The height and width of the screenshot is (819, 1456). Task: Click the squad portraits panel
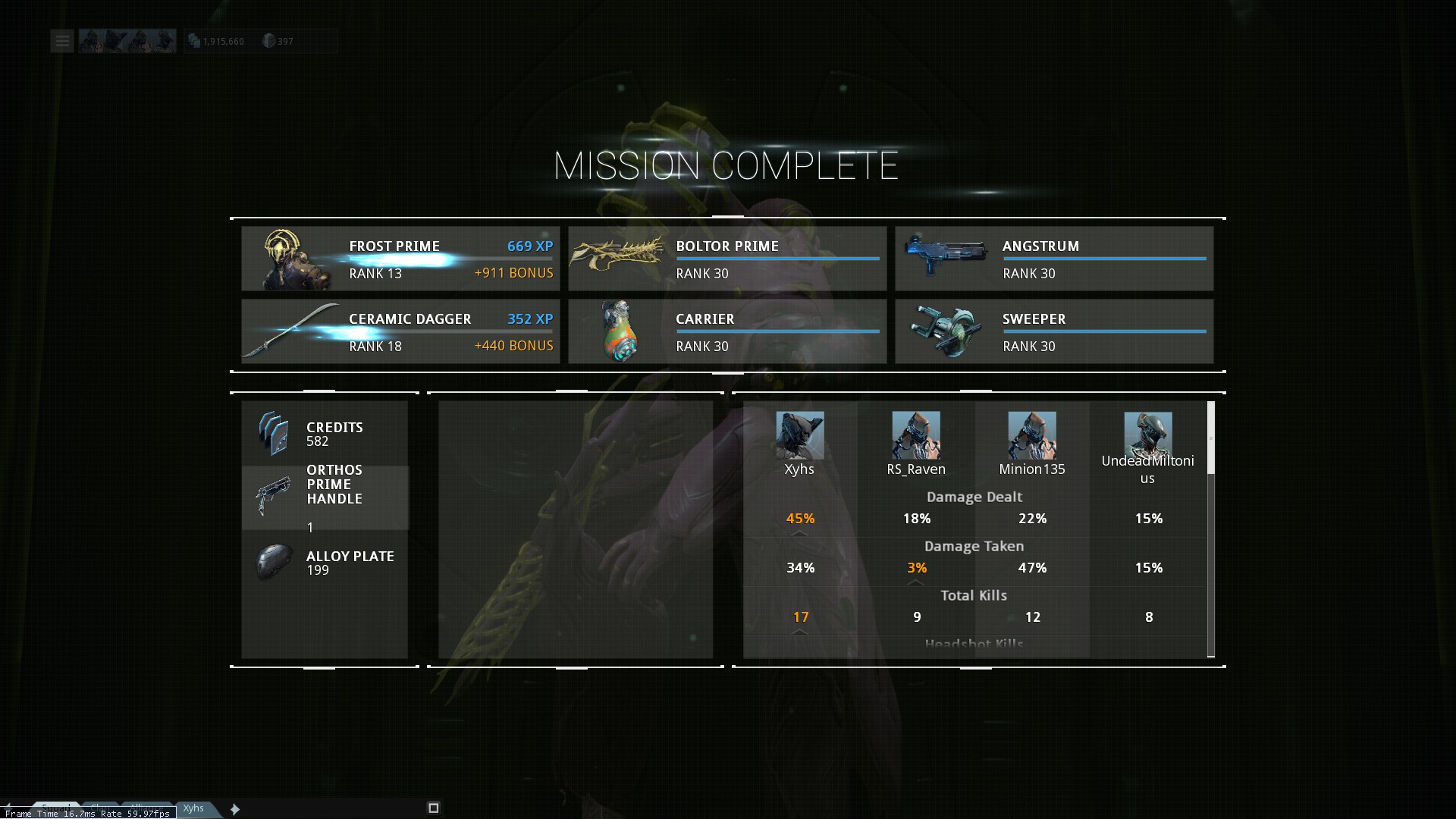point(127,41)
